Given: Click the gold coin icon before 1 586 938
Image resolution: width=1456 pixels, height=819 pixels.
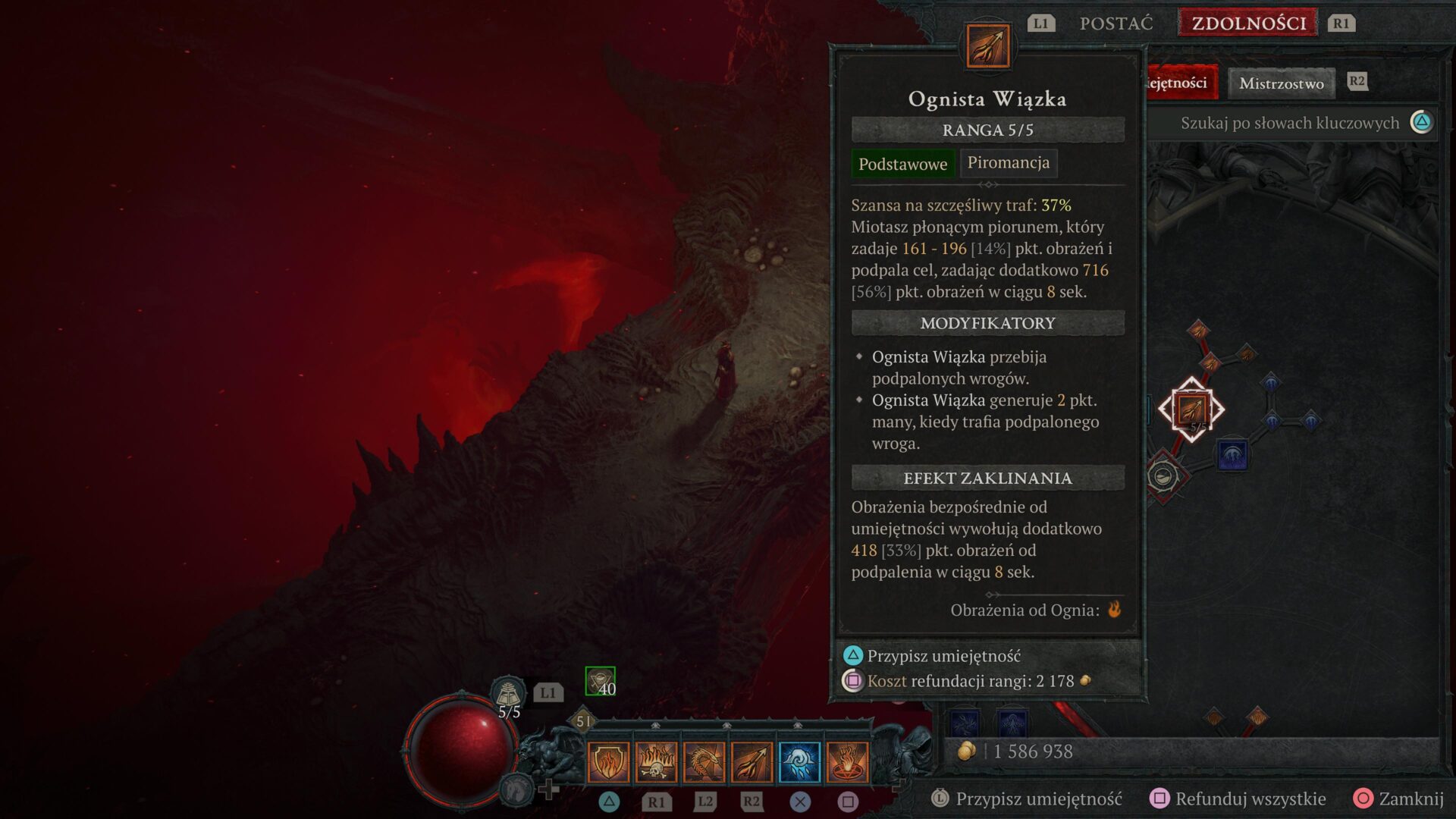Looking at the screenshot, I should click(966, 752).
